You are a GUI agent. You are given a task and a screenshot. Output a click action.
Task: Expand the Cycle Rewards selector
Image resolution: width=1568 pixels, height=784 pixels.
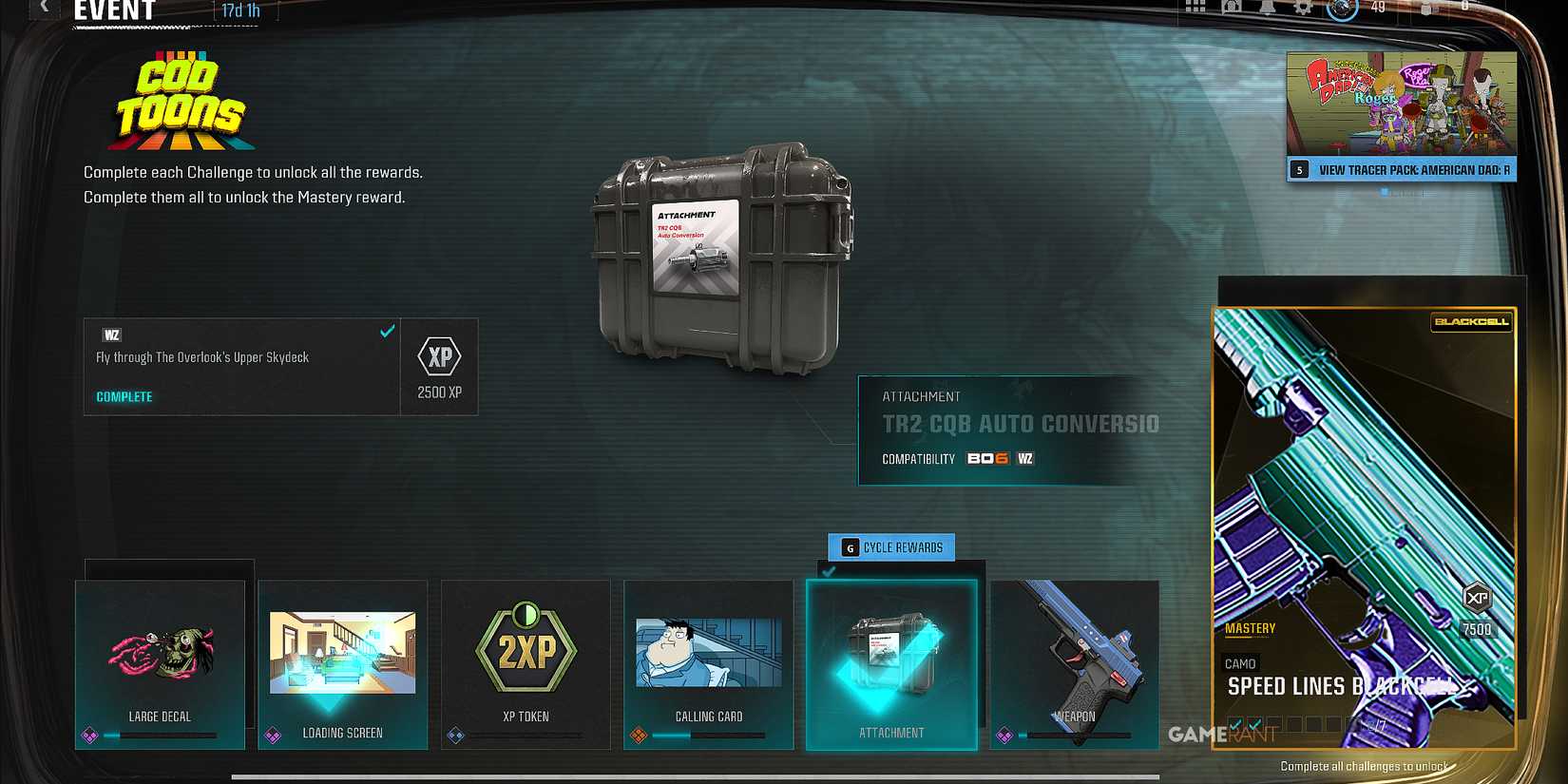(891, 547)
